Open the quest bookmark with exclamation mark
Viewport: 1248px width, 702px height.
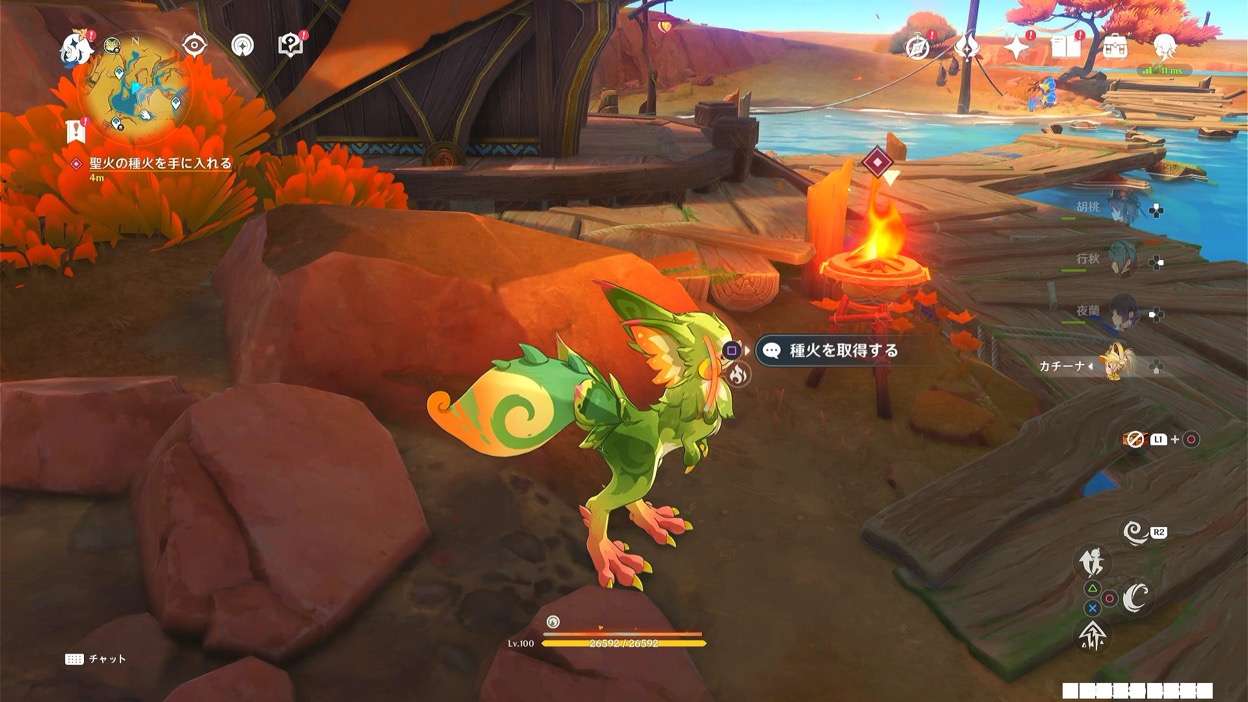click(x=77, y=130)
